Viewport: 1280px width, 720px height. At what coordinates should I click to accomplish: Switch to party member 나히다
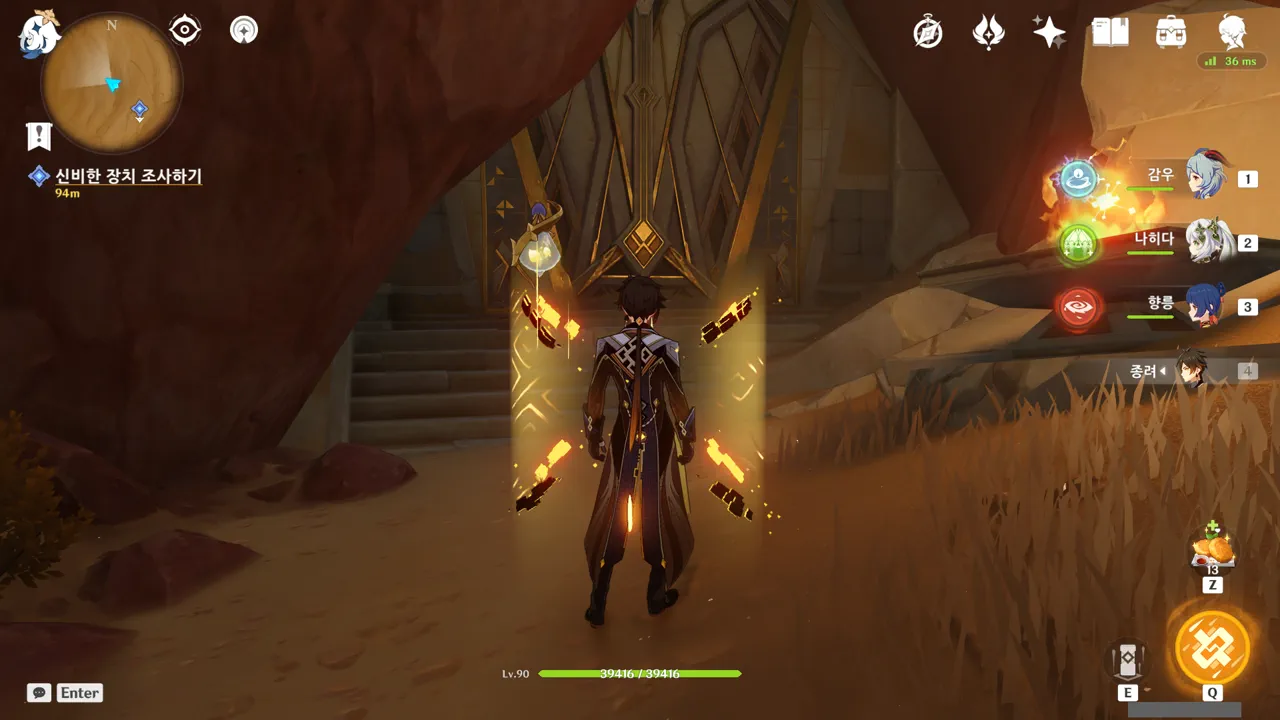pos(1205,241)
